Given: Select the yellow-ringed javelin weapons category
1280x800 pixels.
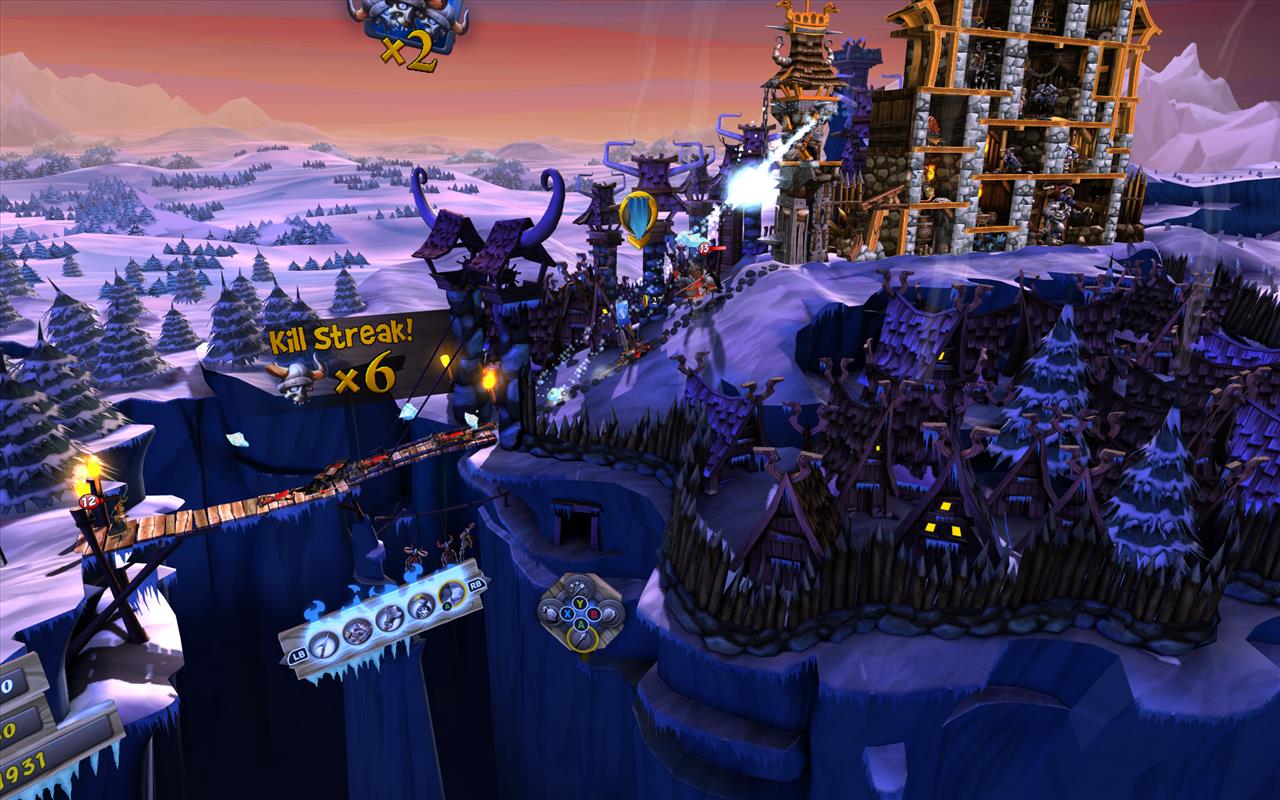Looking at the screenshot, I should tap(582, 639).
